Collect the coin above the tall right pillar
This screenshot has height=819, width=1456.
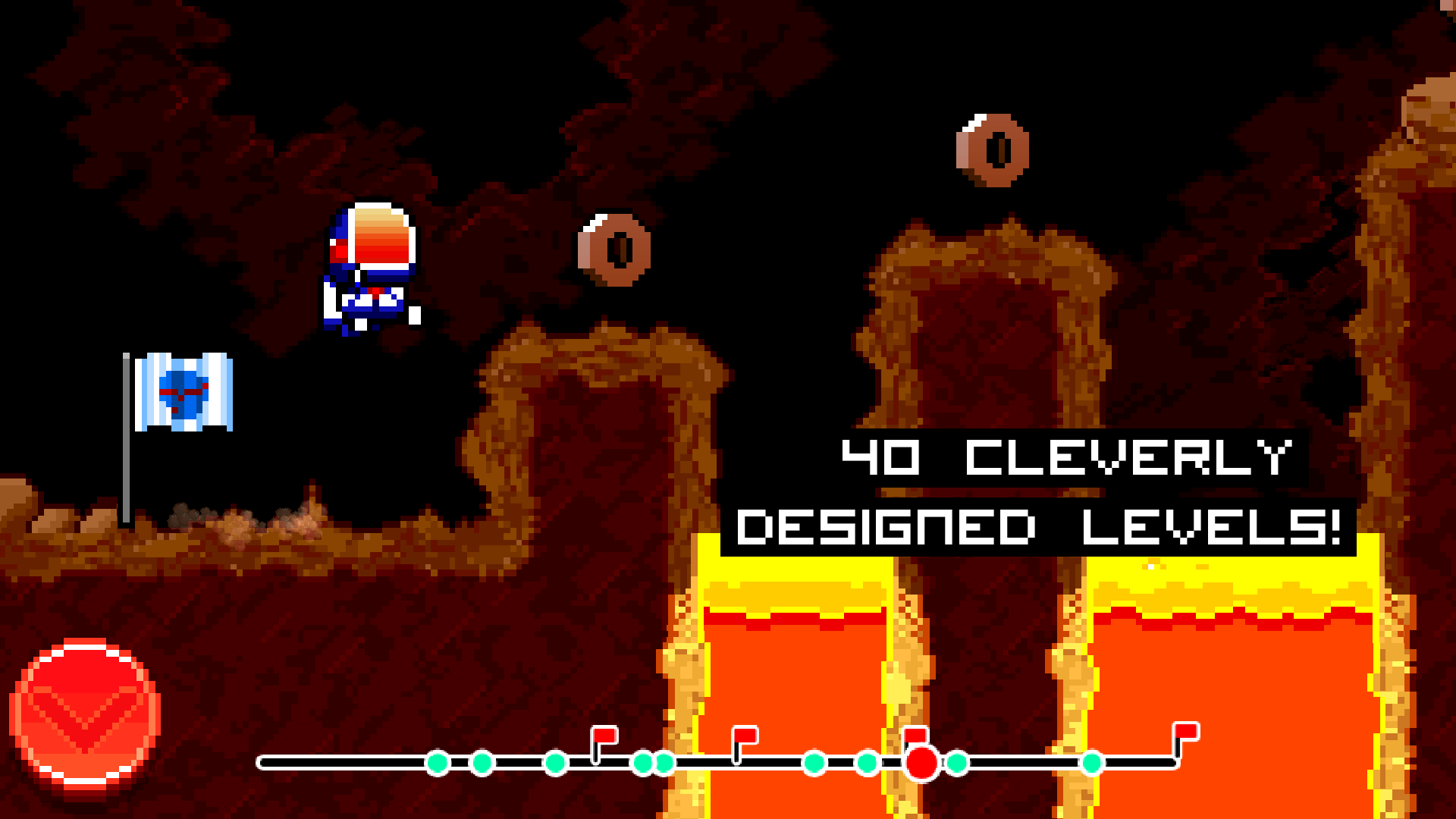(993, 150)
